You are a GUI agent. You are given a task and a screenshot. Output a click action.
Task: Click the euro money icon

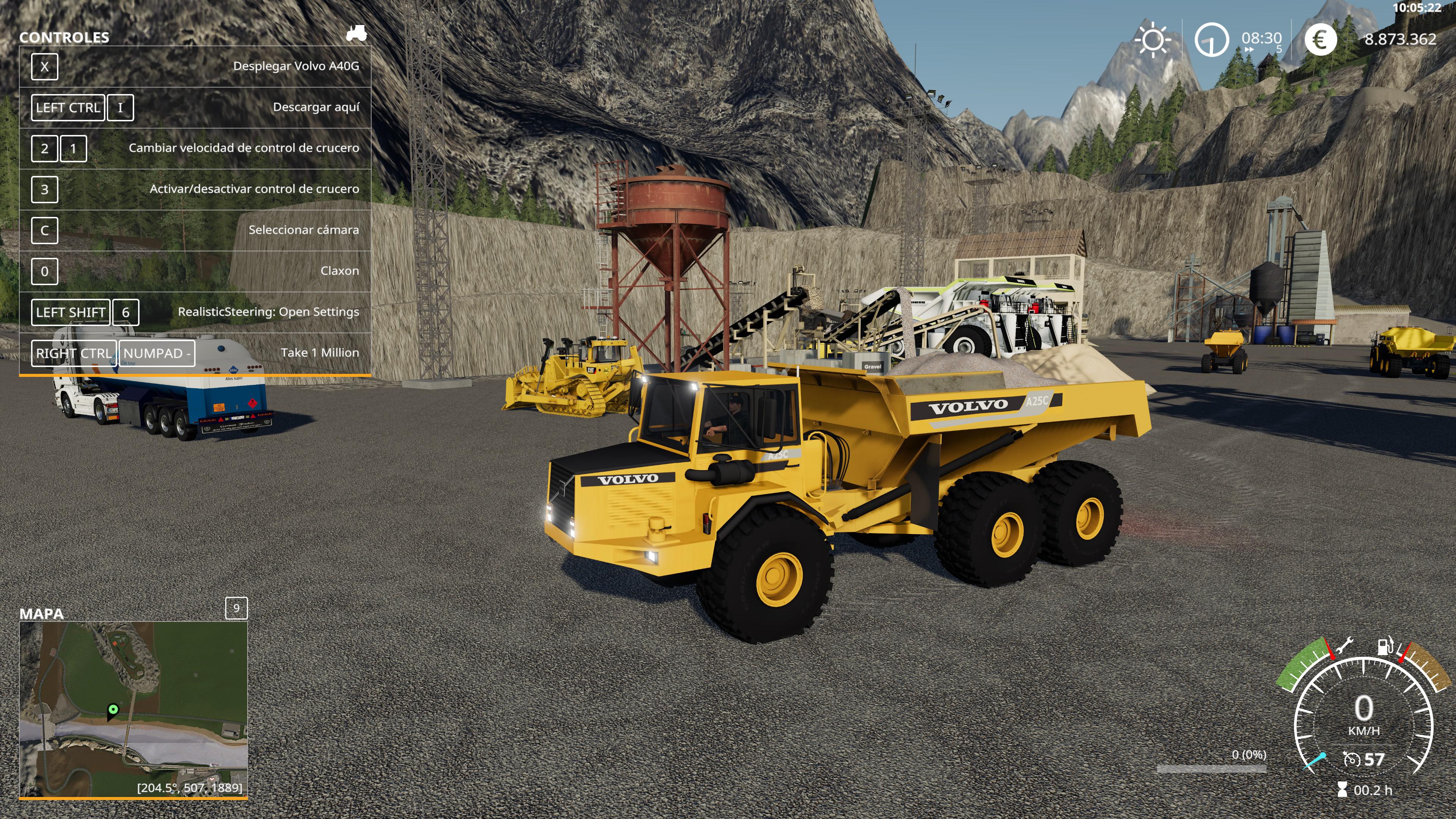tap(1320, 40)
